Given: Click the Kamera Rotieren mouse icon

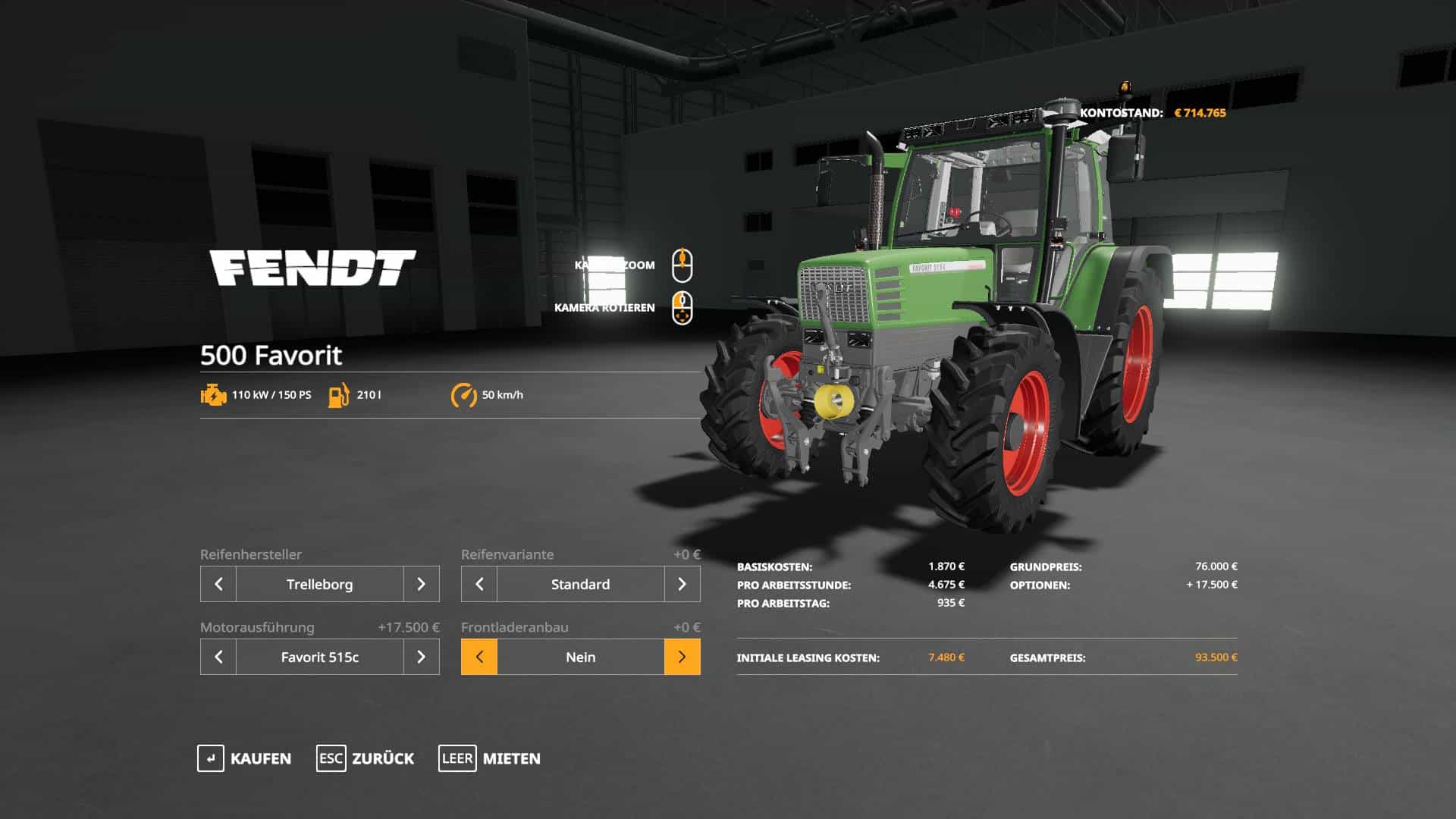Looking at the screenshot, I should (x=682, y=308).
